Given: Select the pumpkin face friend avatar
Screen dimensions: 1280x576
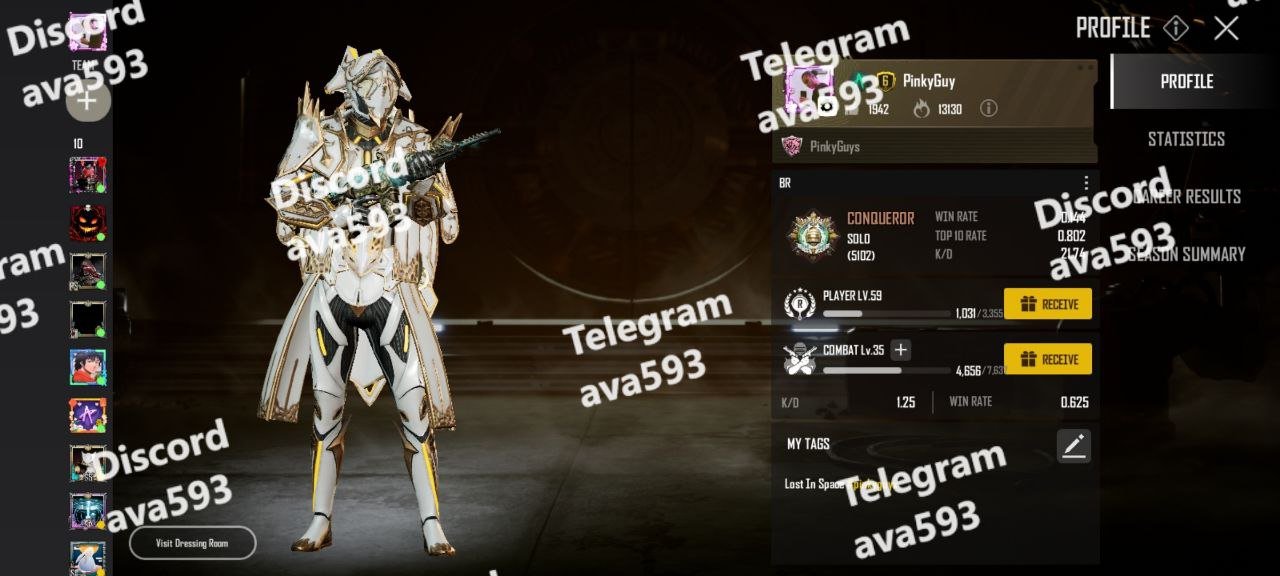Looking at the screenshot, I should pos(88,223).
